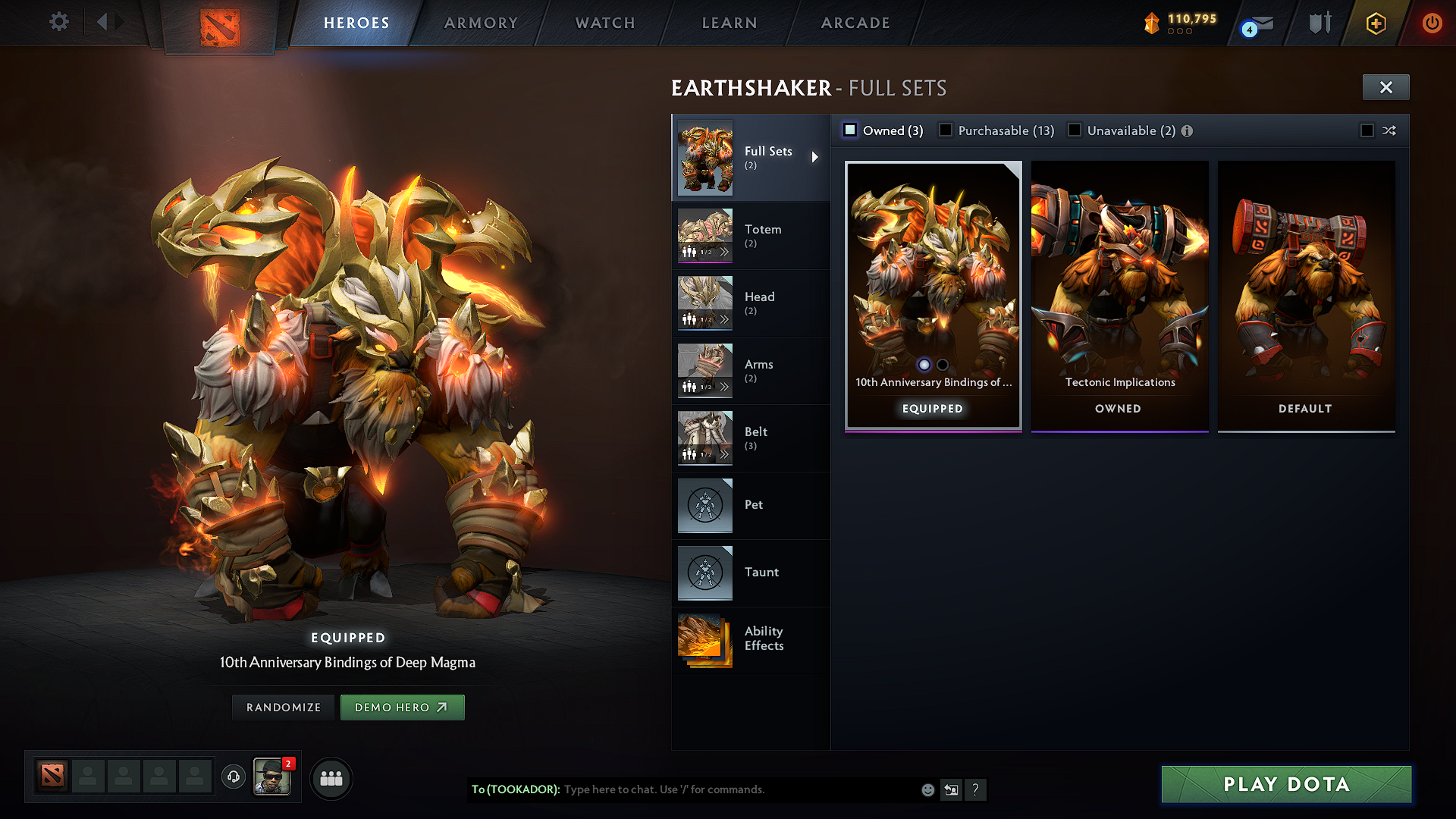Click the red power button to quit
Screen dimensions: 1456x819
[x=1432, y=23]
